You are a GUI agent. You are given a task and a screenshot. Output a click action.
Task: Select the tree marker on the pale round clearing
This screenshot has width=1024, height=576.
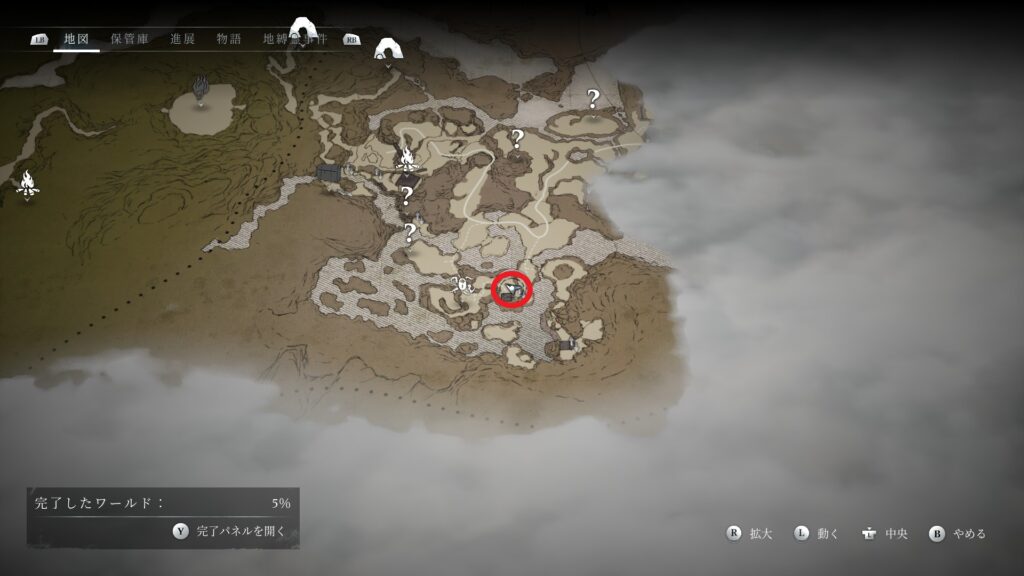200,87
